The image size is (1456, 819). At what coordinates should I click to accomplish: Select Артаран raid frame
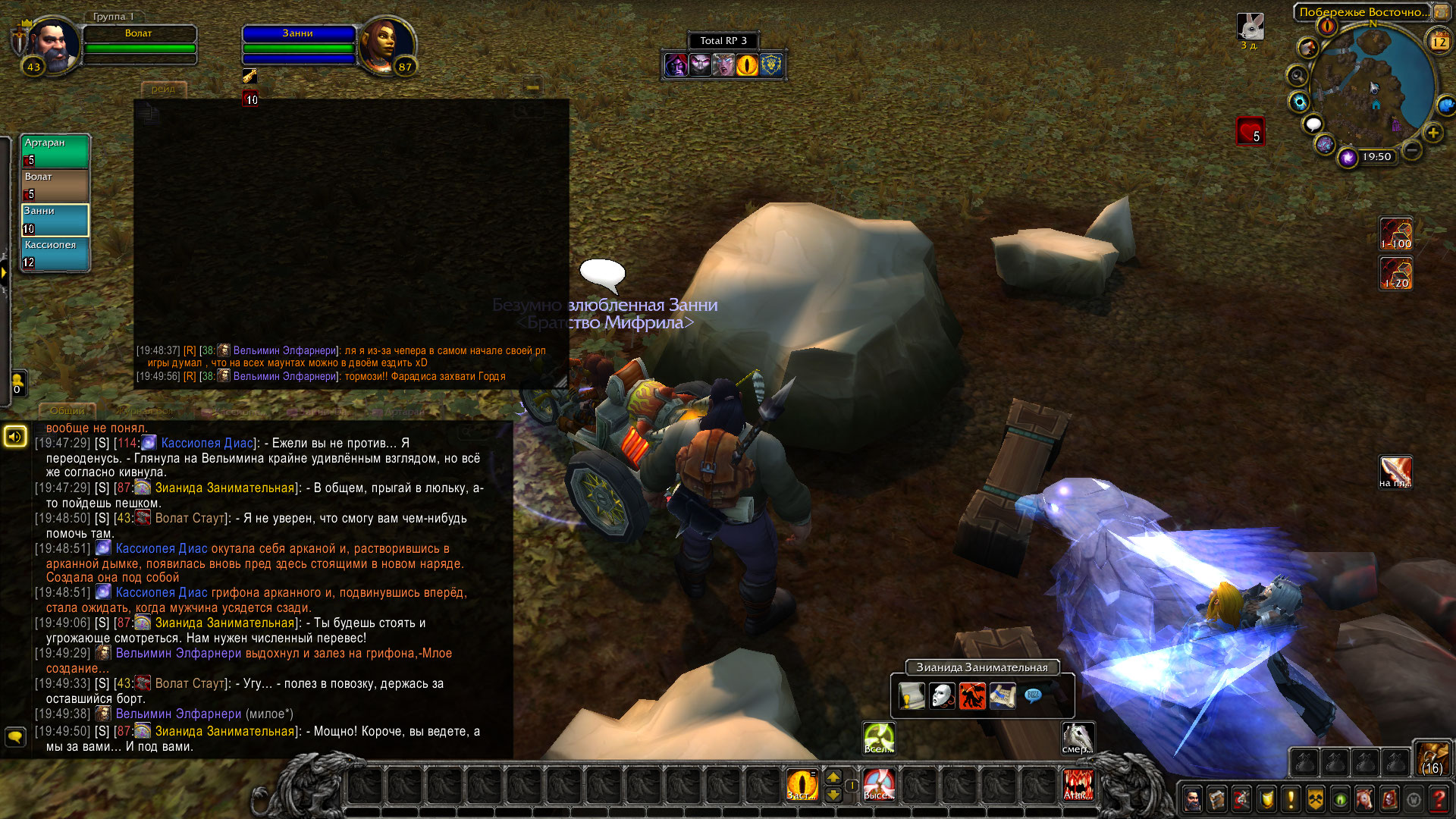click(x=55, y=151)
